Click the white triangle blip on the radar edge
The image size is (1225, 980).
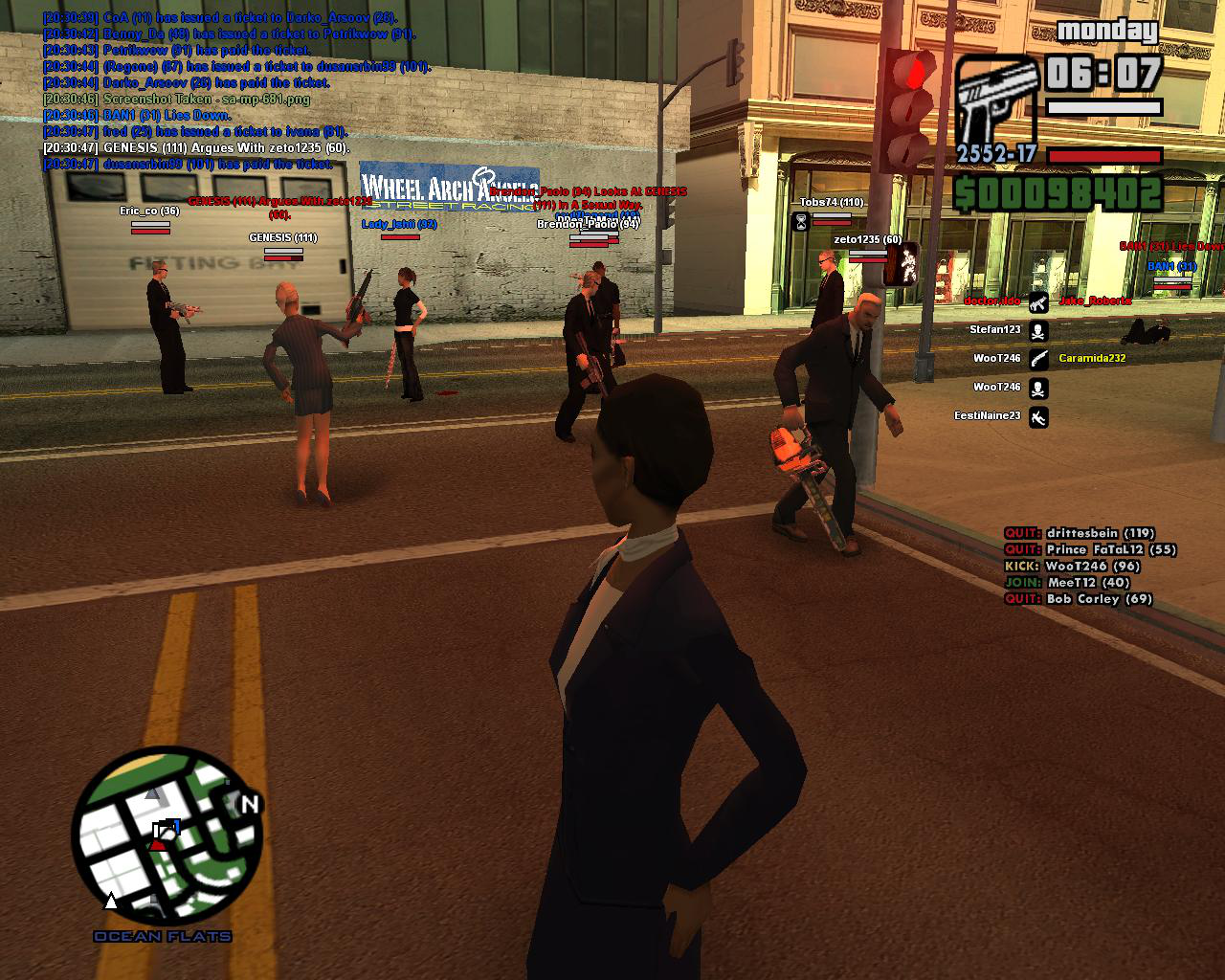point(111,901)
